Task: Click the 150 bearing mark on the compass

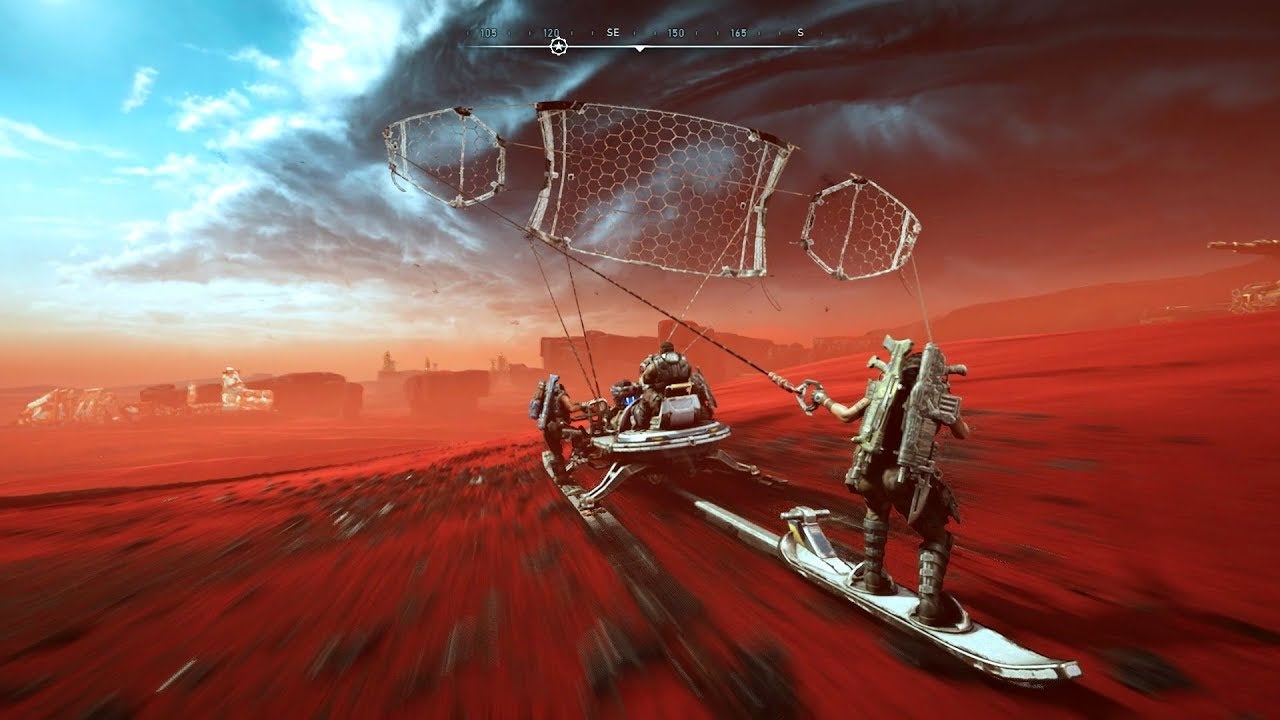Action: point(676,32)
